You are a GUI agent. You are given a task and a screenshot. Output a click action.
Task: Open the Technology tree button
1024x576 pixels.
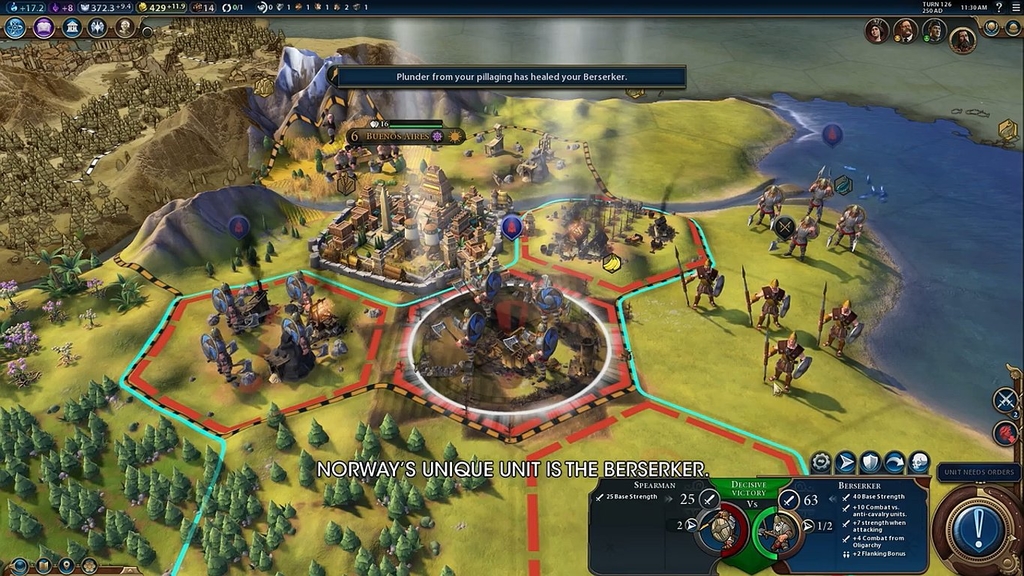pos(15,27)
